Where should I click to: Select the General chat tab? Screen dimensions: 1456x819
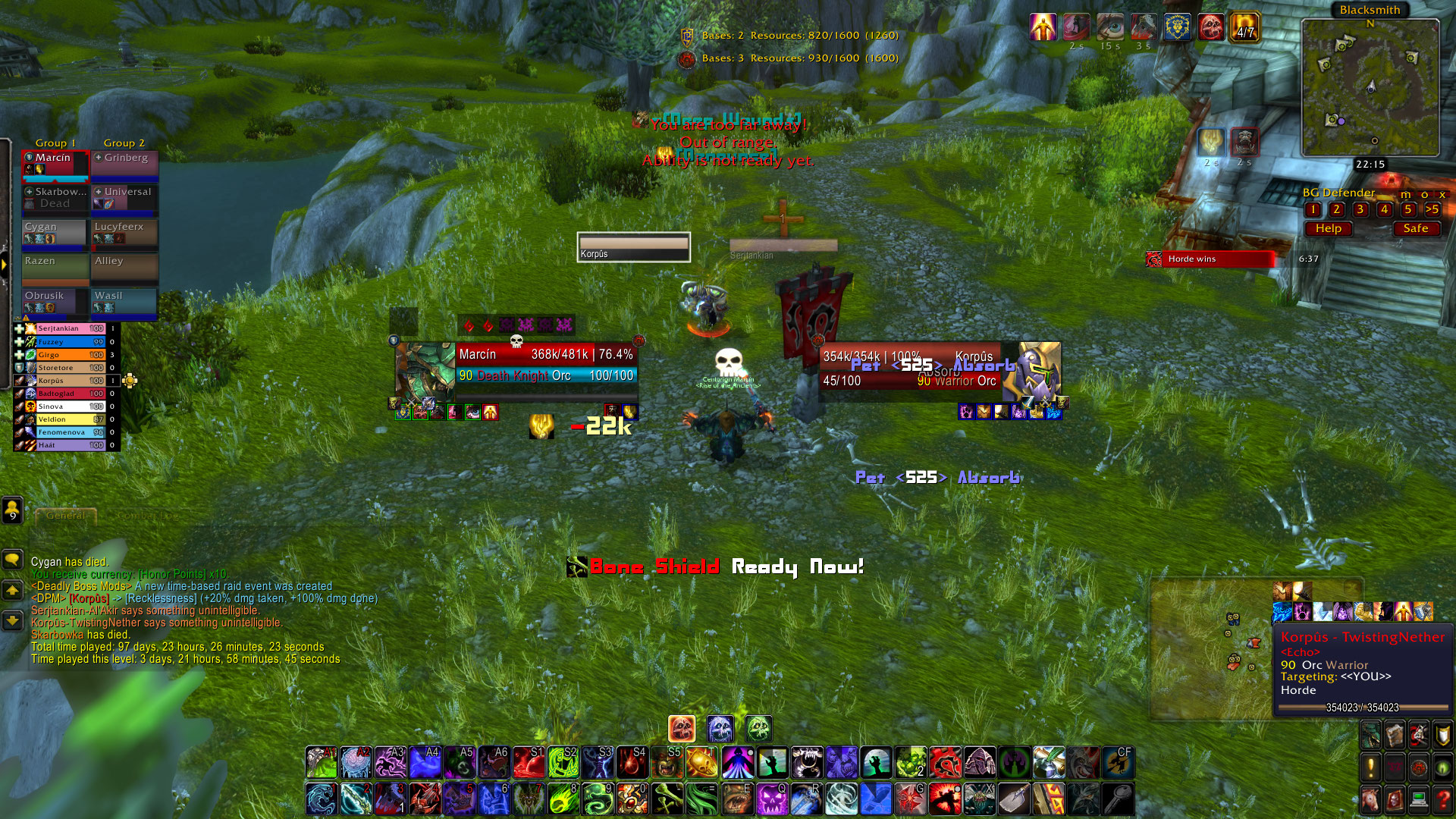(64, 515)
